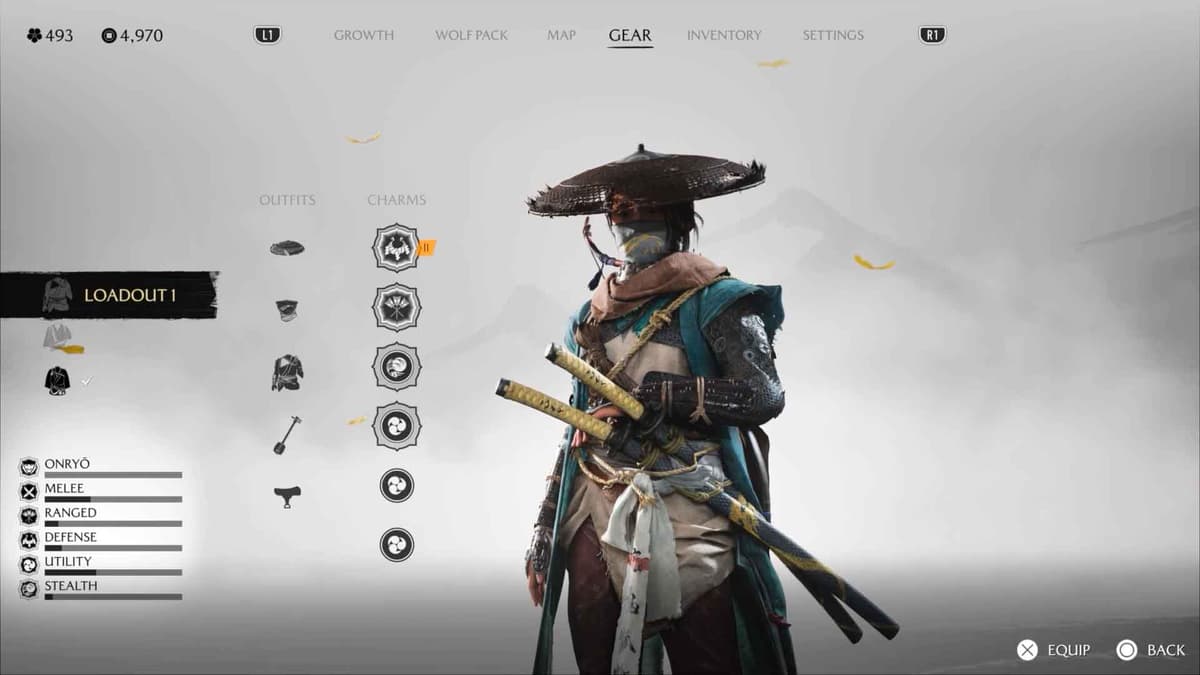
Task: Select the swirling wave charm
Action: point(396,366)
